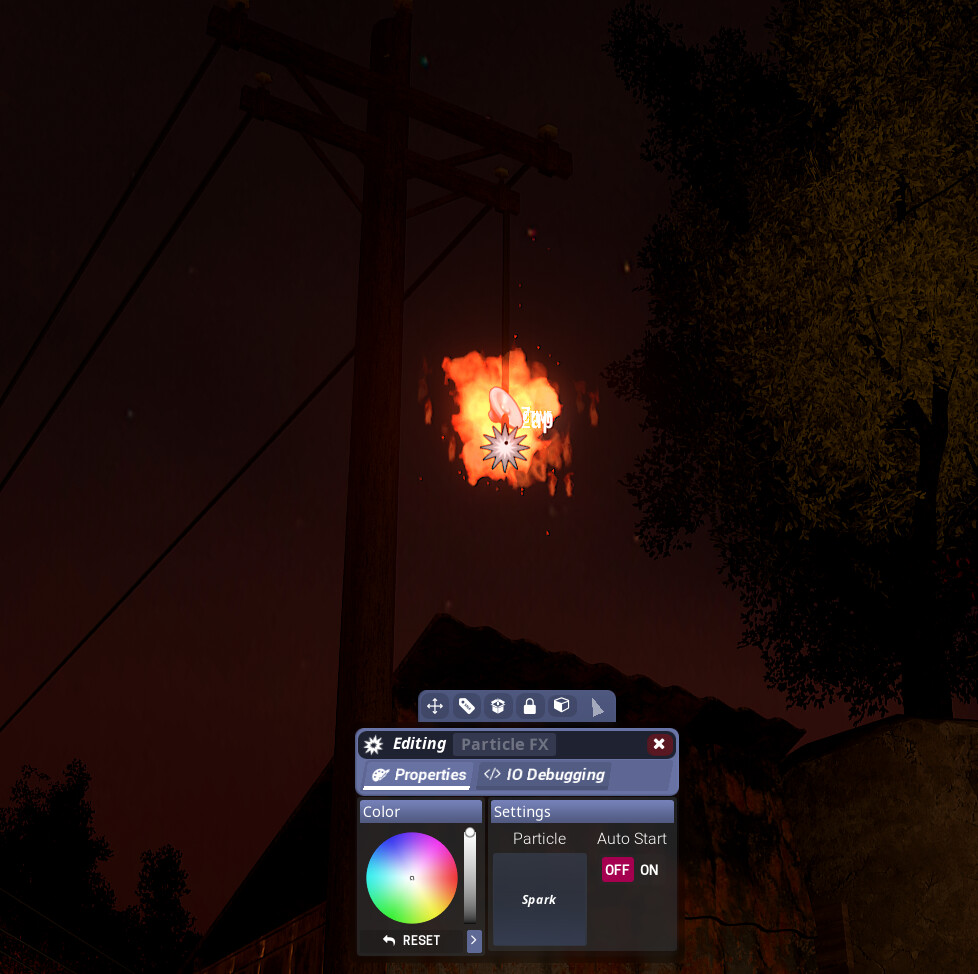Screen dimensions: 978x974
Task: Click the open box icon
Action: tap(498, 706)
